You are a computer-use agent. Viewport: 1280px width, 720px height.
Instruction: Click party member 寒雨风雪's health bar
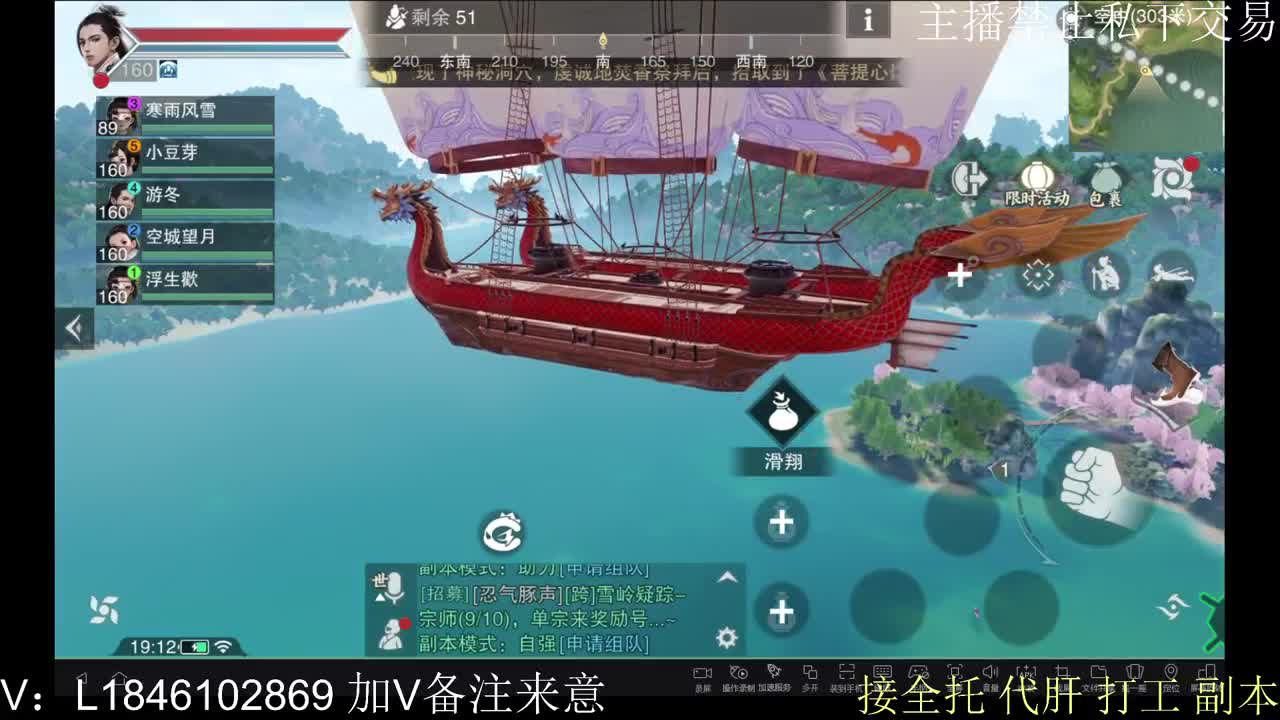pyautogui.click(x=205, y=128)
